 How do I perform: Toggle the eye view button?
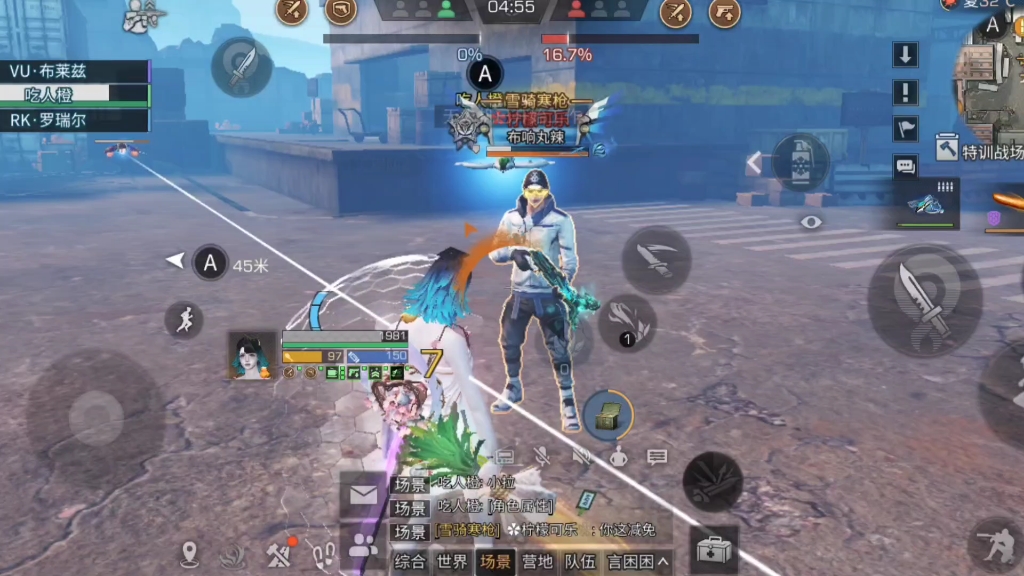pyautogui.click(x=811, y=222)
